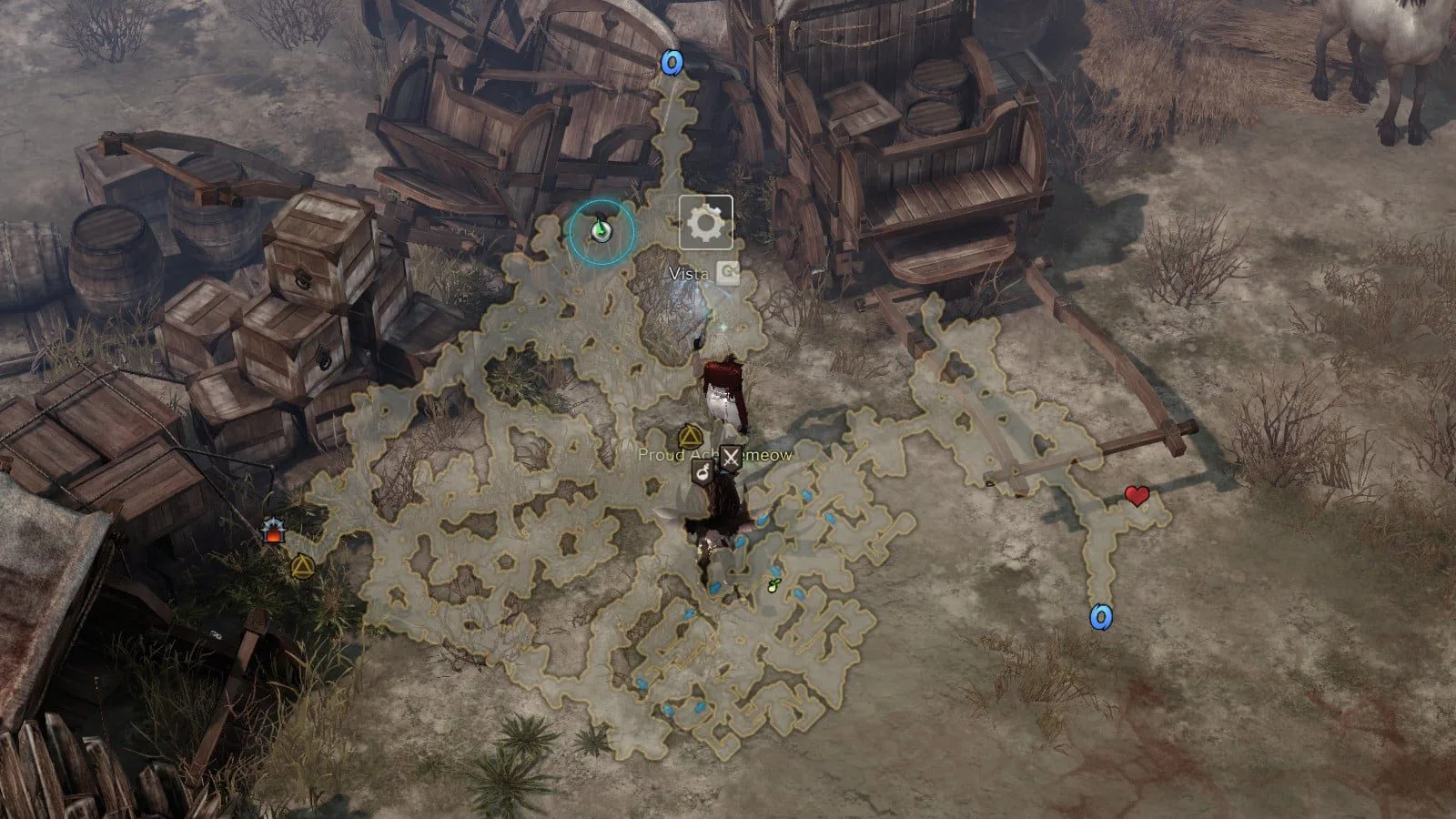
Task: Select the potion merchant map icon
Action: point(703,471)
